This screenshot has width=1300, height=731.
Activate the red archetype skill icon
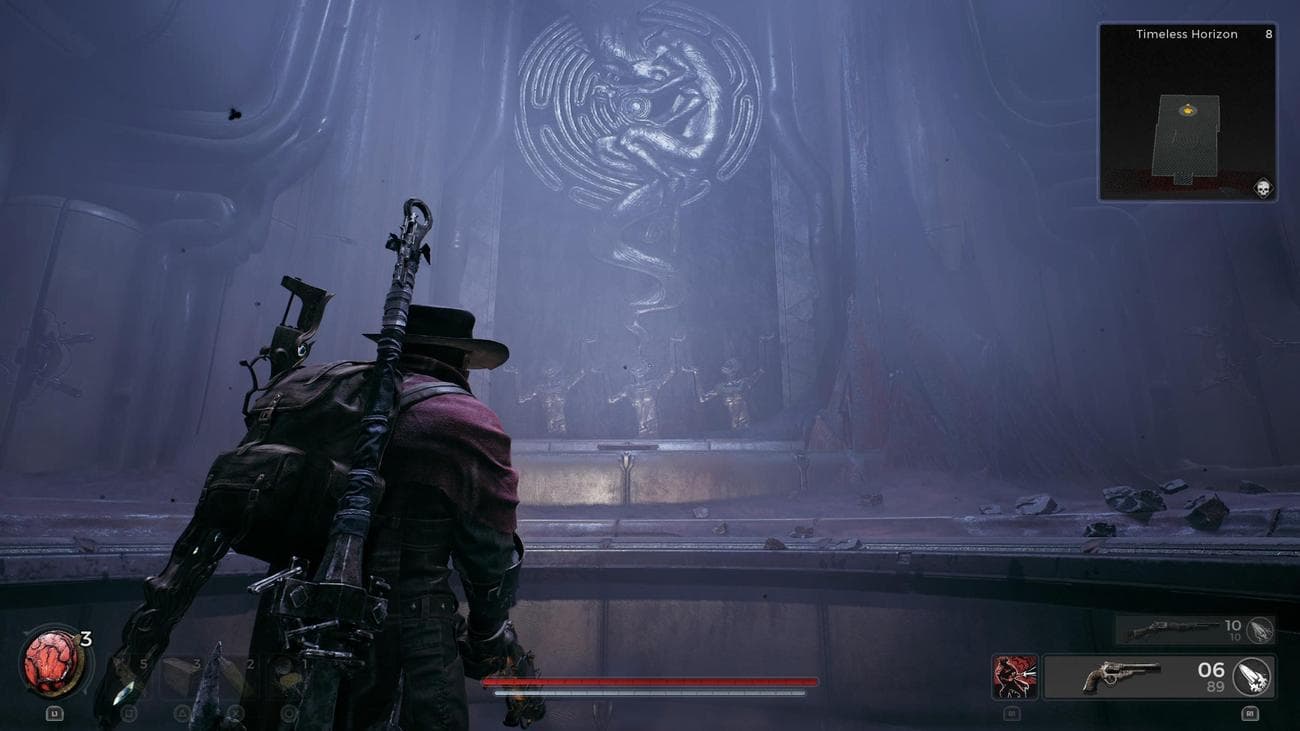[x=1014, y=676]
